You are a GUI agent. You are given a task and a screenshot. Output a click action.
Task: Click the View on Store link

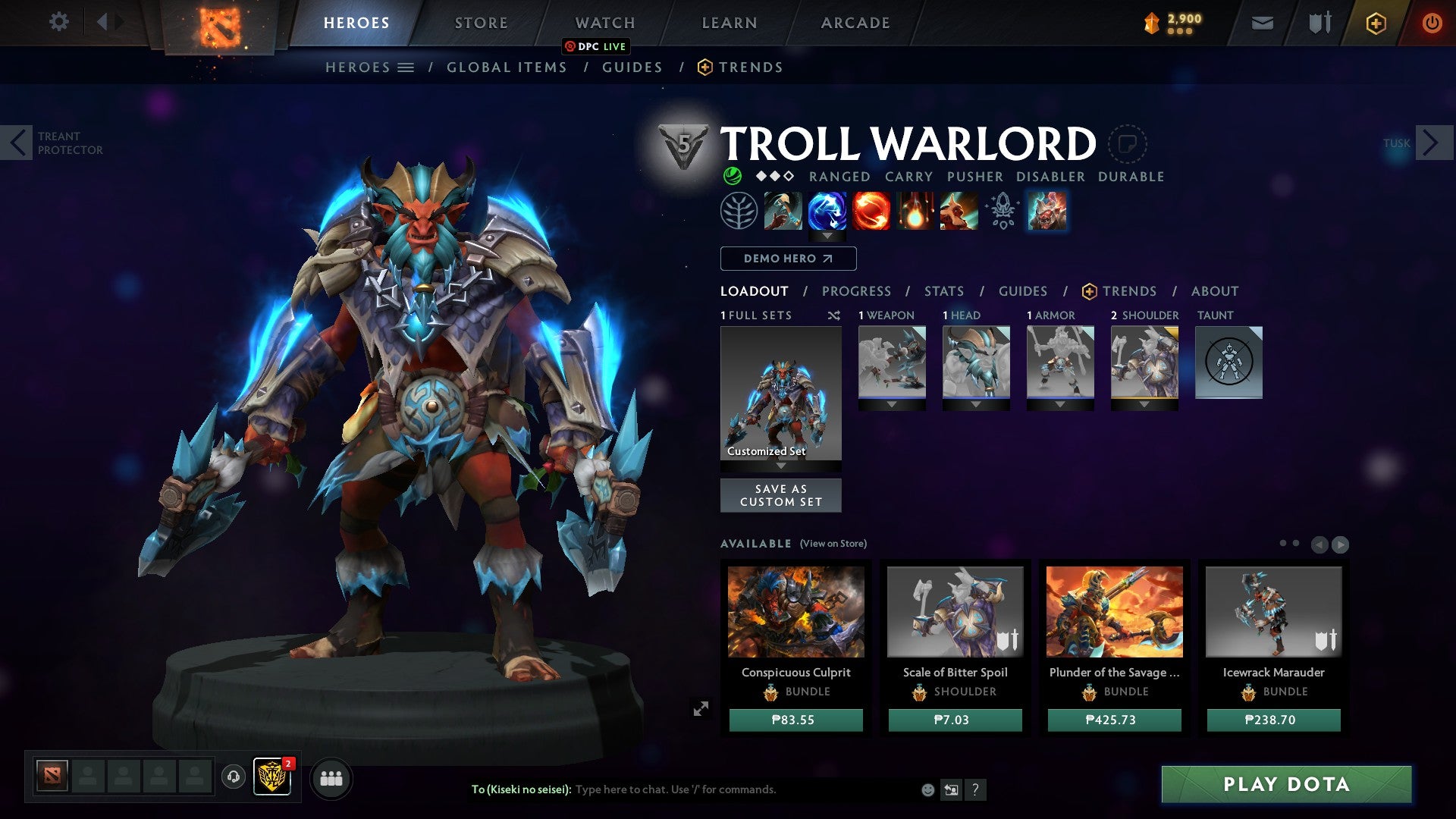[x=832, y=544]
